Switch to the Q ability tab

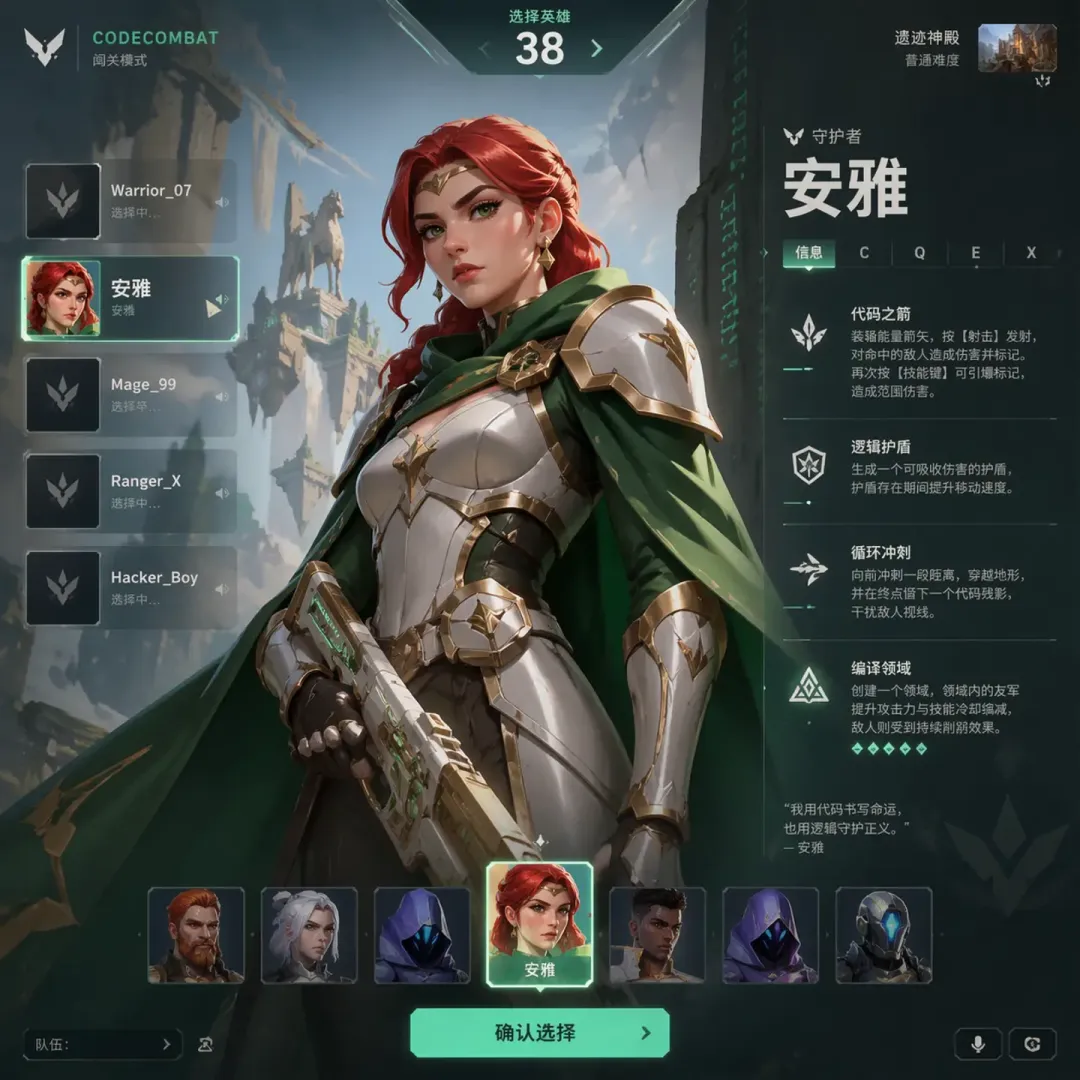tap(920, 253)
